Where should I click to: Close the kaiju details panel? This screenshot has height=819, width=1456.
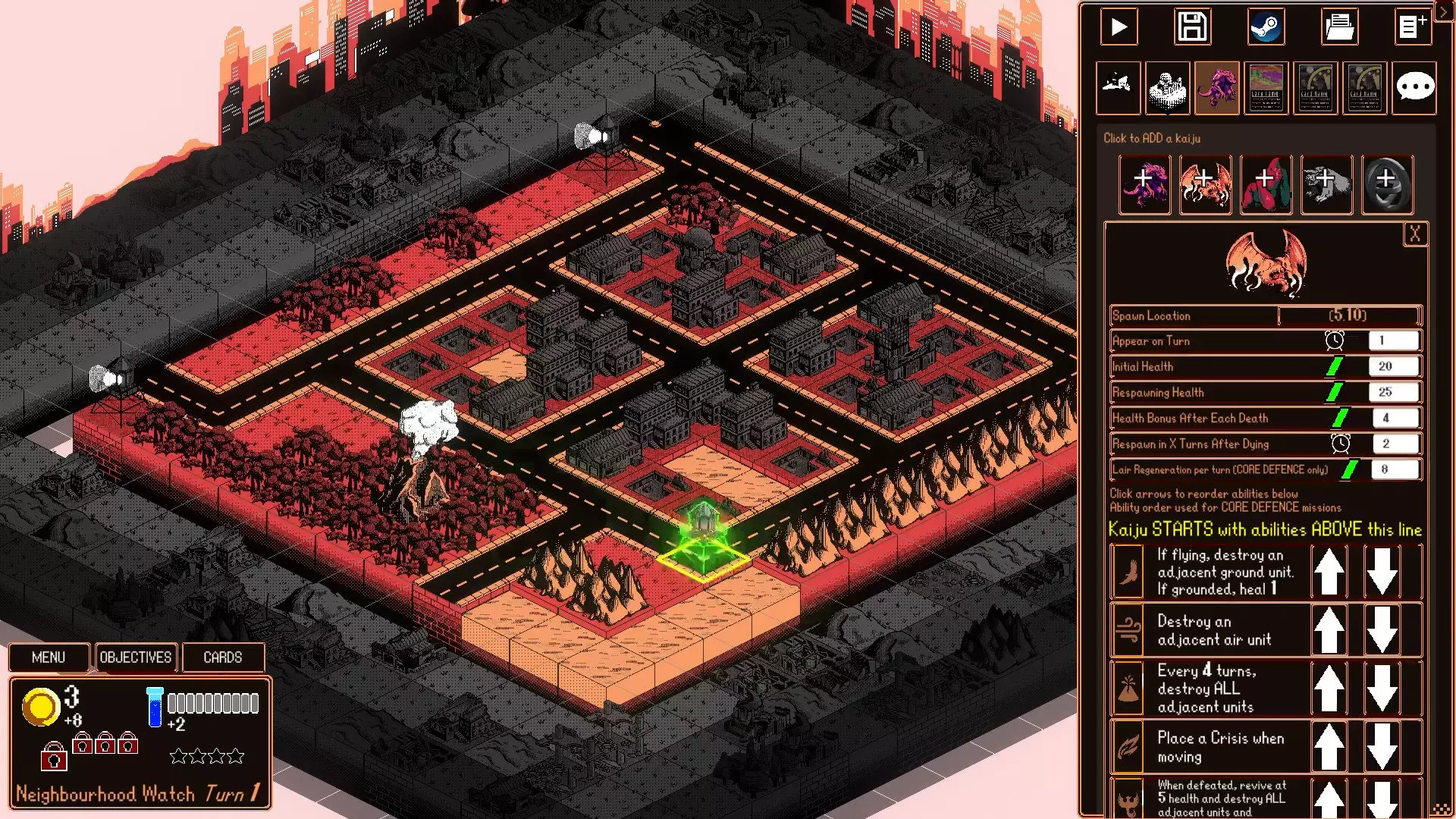click(x=1415, y=234)
